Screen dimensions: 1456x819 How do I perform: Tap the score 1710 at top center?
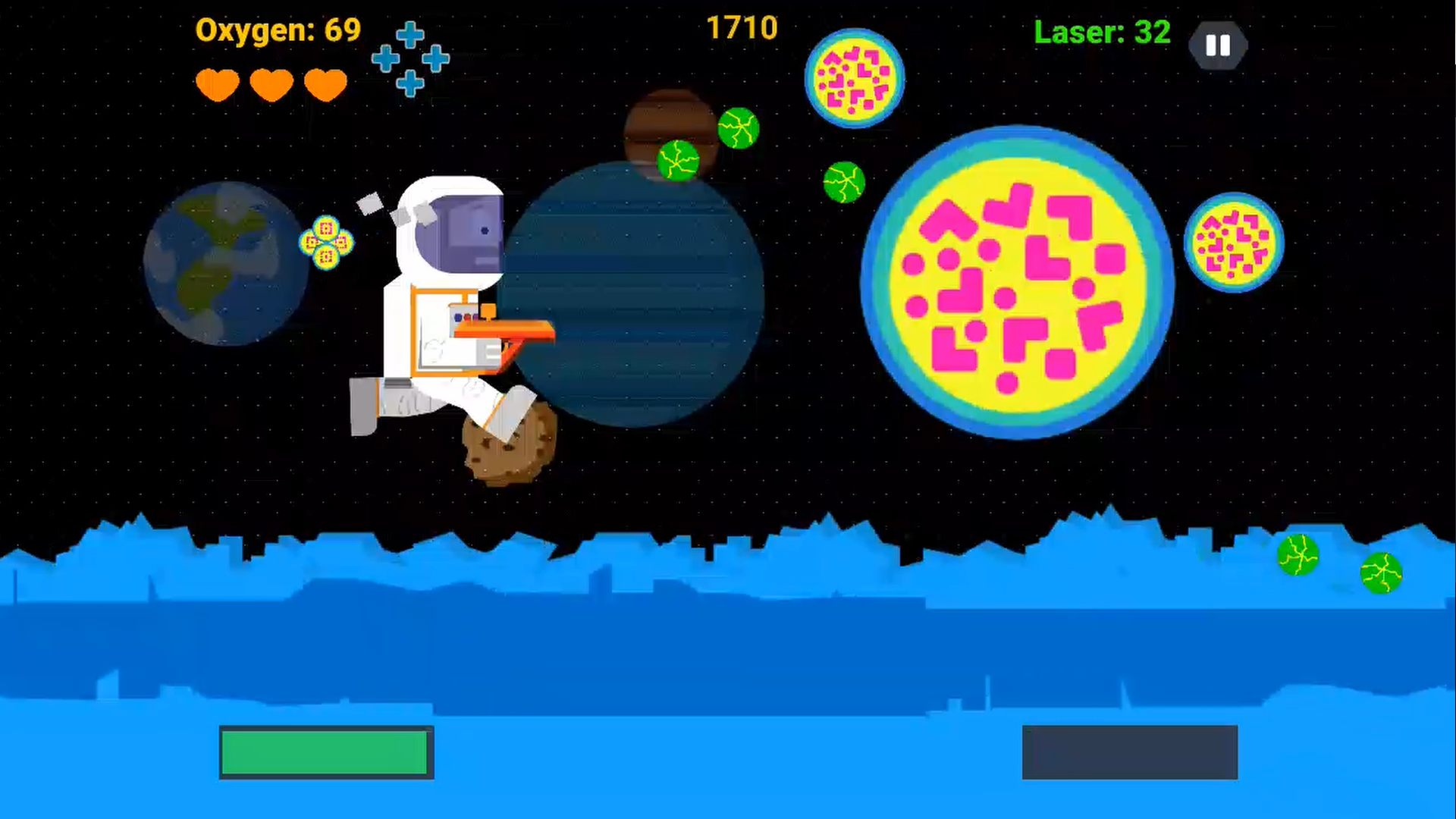click(x=742, y=27)
